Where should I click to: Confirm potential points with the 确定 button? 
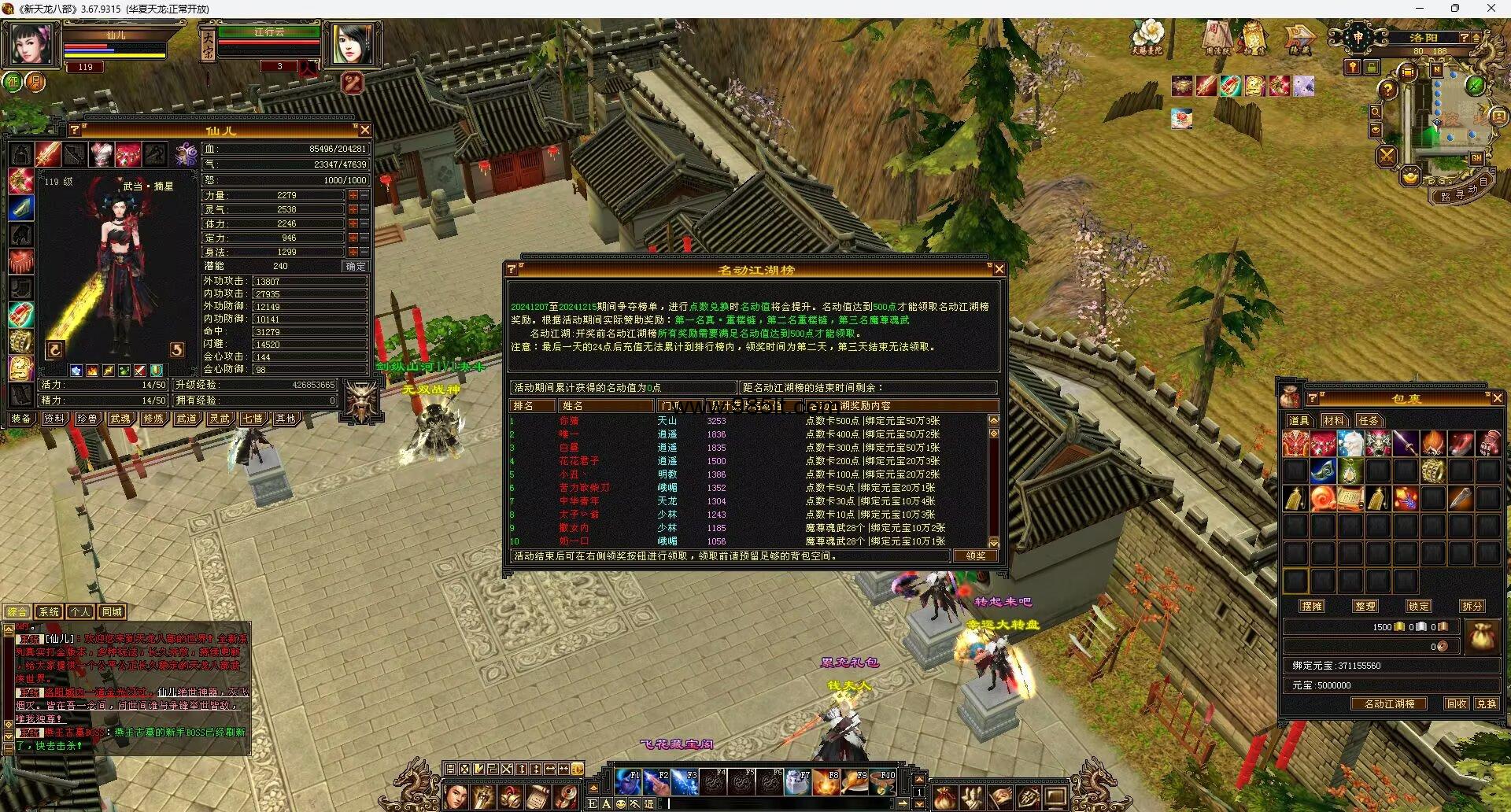click(x=356, y=266)
